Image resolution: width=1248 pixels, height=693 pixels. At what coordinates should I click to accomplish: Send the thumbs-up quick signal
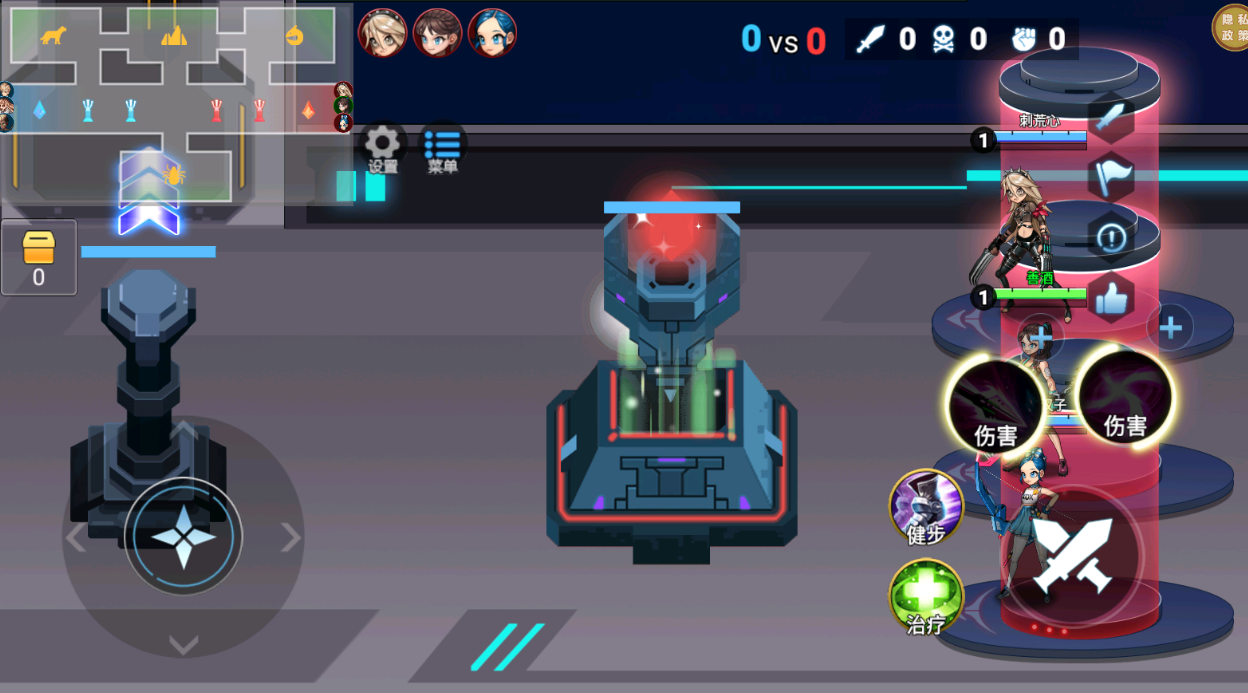tap(1111, 298)
